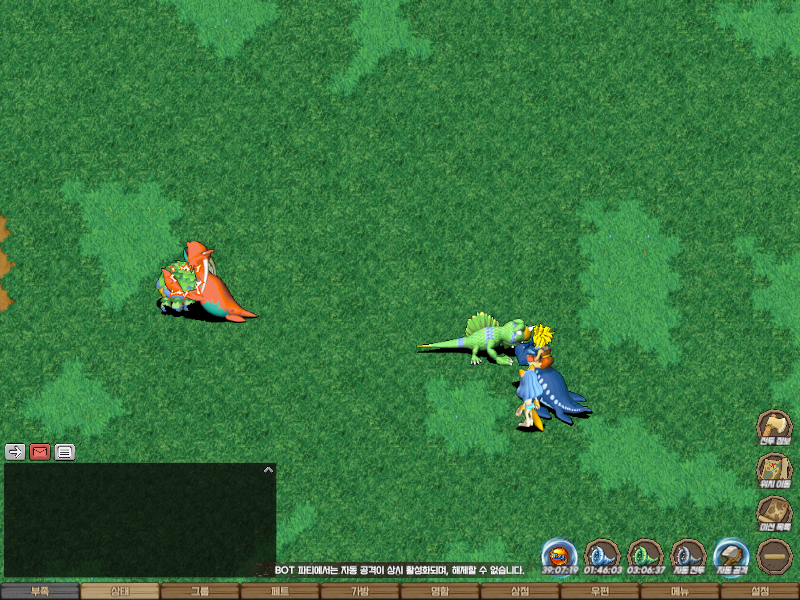Toggle the 자동 공격 auto attack icon
The image size is (800, 600).
[731, 554]
